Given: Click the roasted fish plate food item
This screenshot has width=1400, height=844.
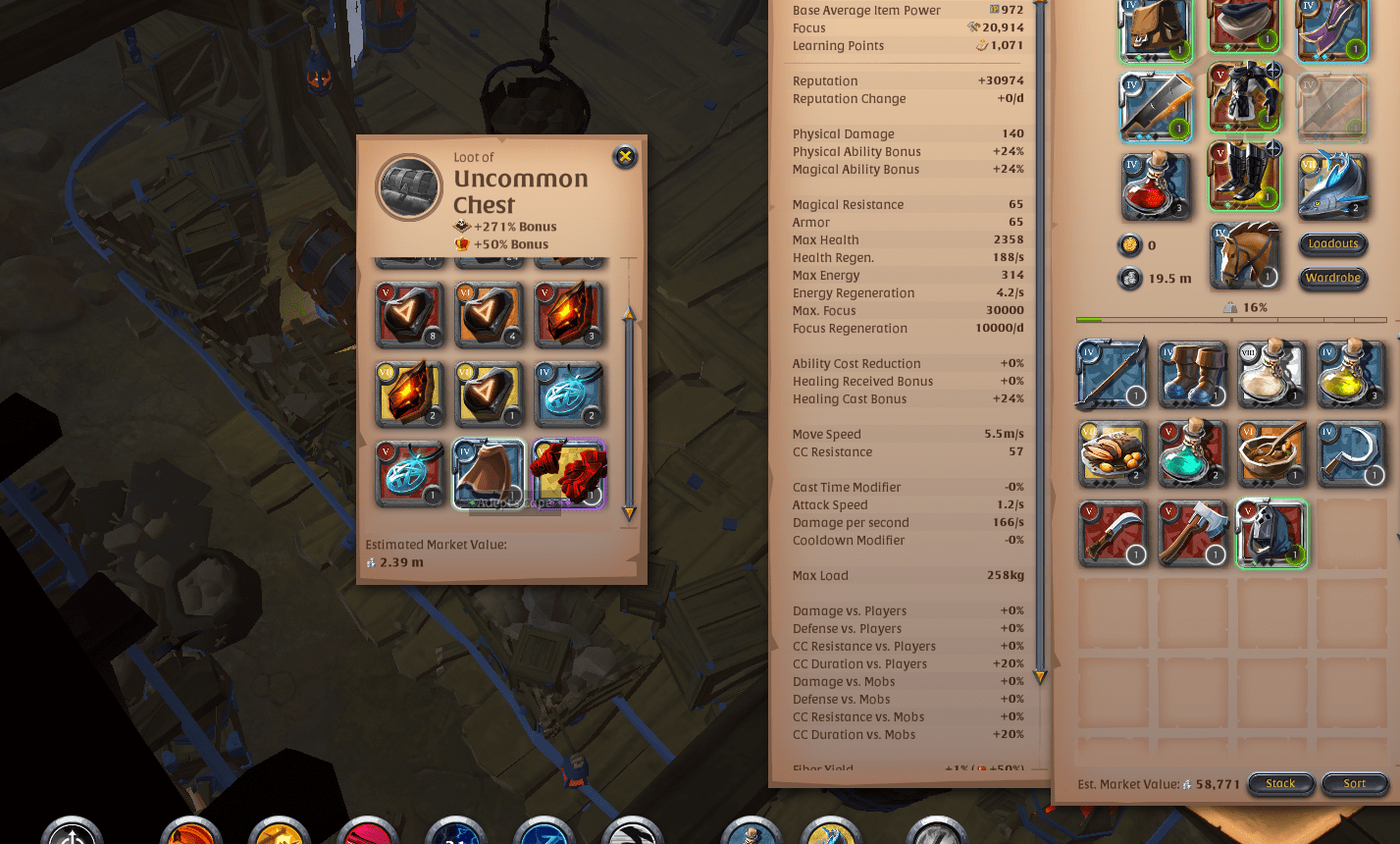Looking at the screenshot, I should (x=1114, y=453).
